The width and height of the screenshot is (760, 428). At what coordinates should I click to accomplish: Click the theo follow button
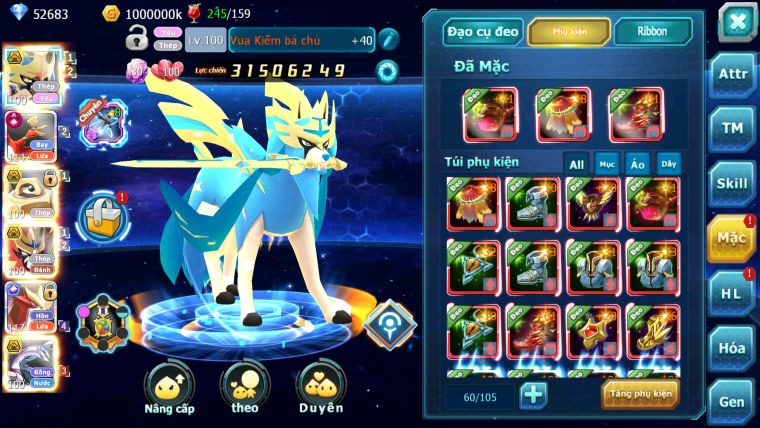pos(245,389)
